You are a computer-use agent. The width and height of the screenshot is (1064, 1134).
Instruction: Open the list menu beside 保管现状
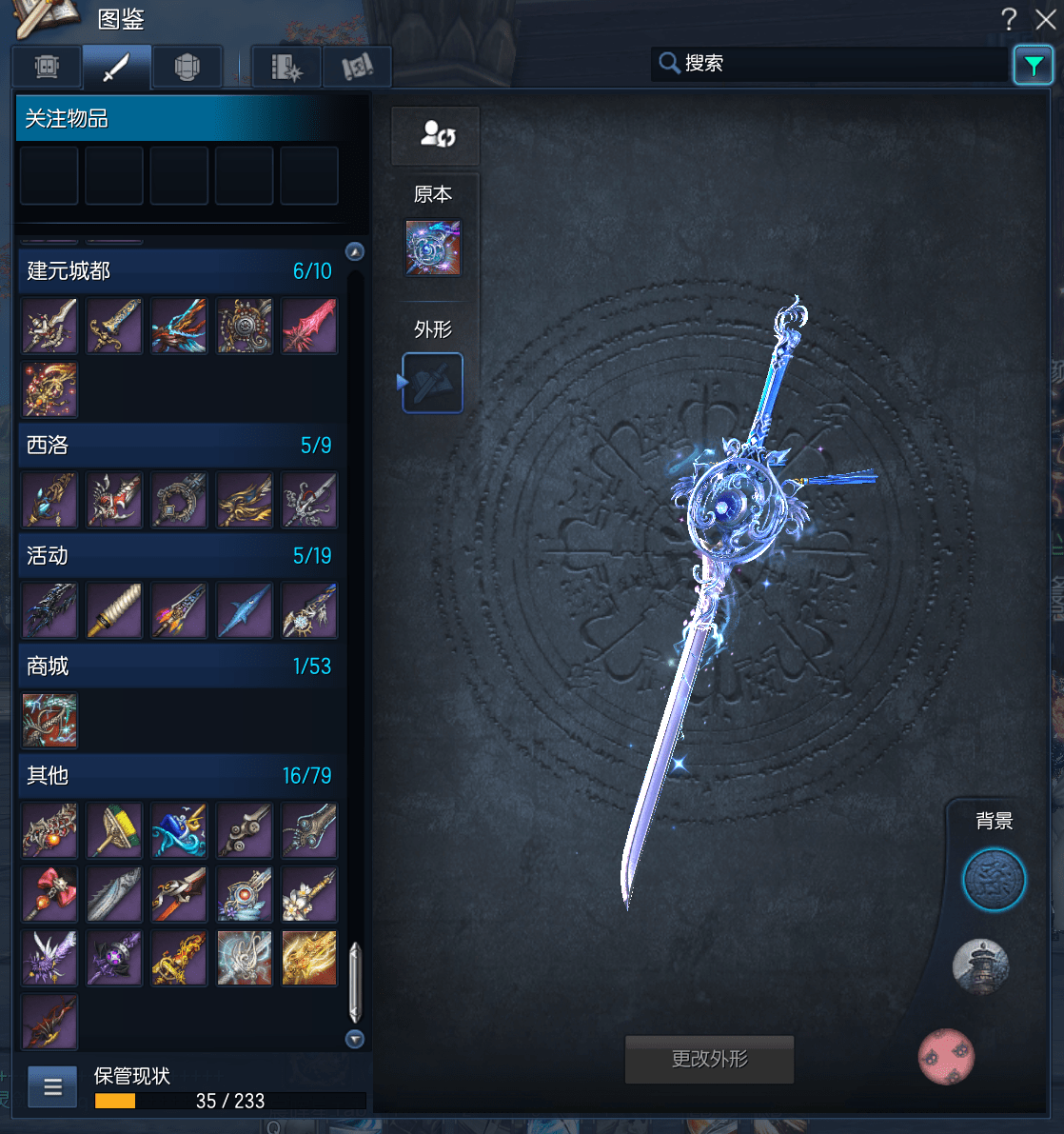(x=52, y=1086)
